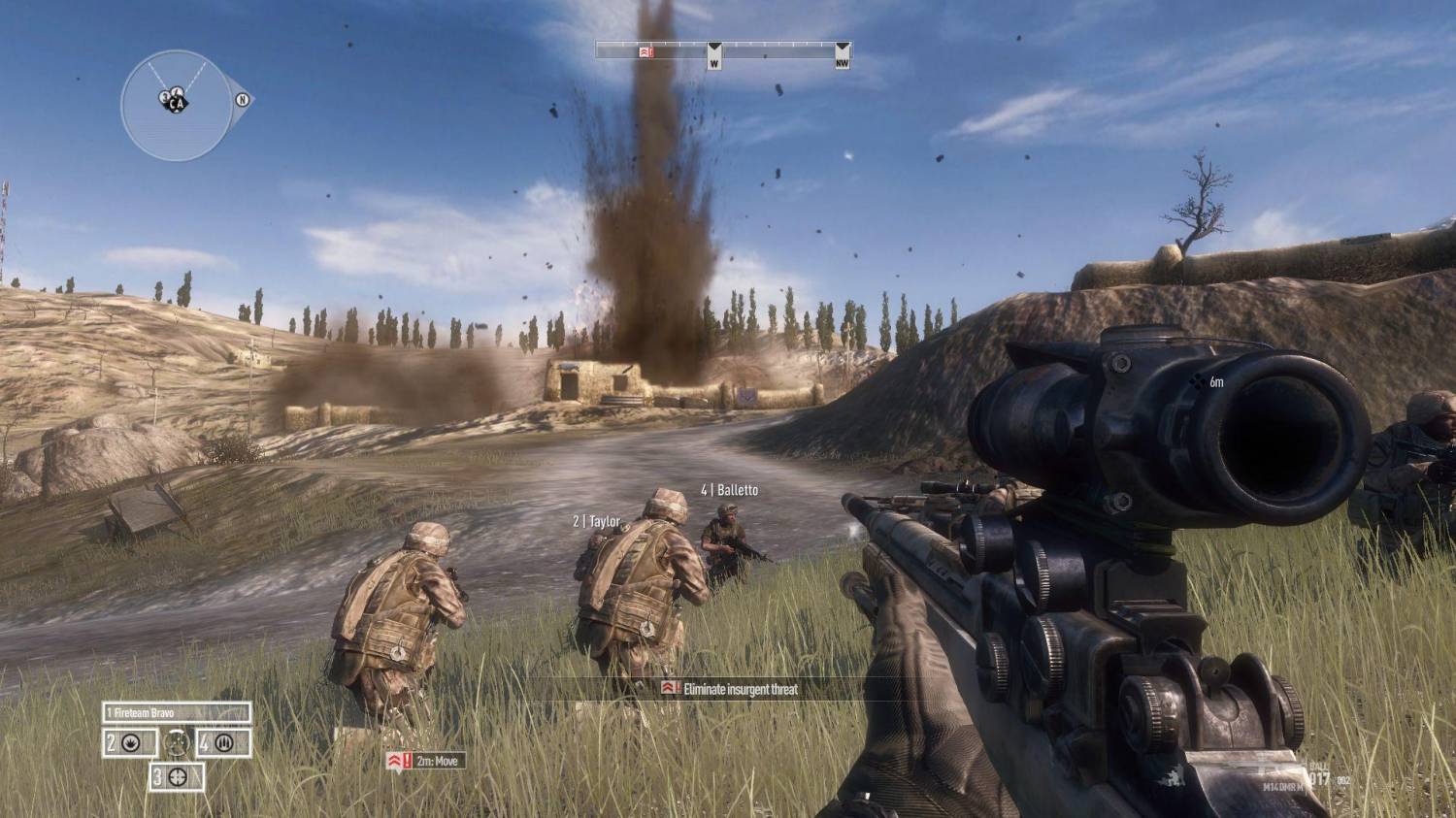1456x818 pixels.
Task: Click the circular radar minimap
Action: click(x=176, y=105)
